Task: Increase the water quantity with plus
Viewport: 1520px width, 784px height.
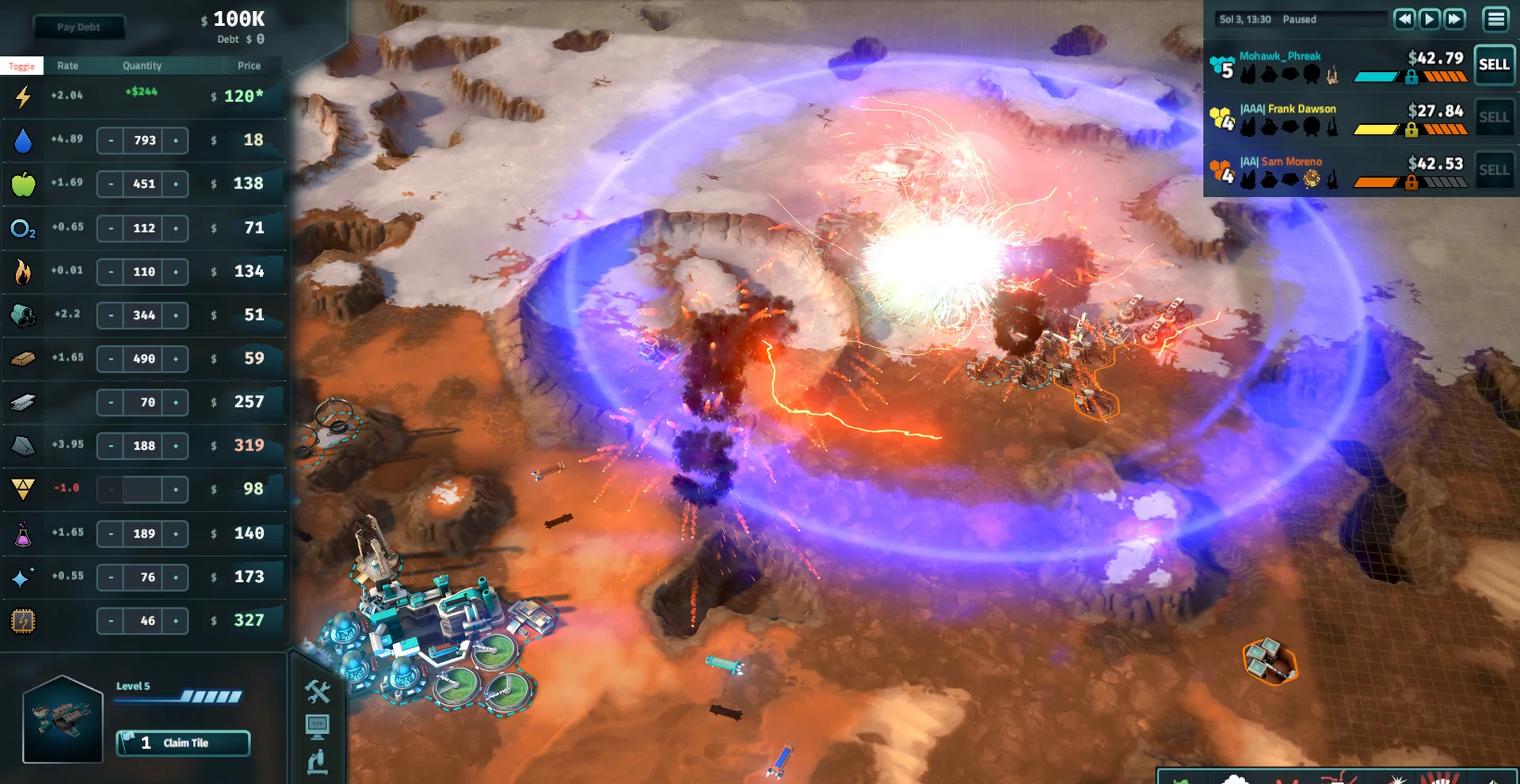Action: click(x=175, y=140)
